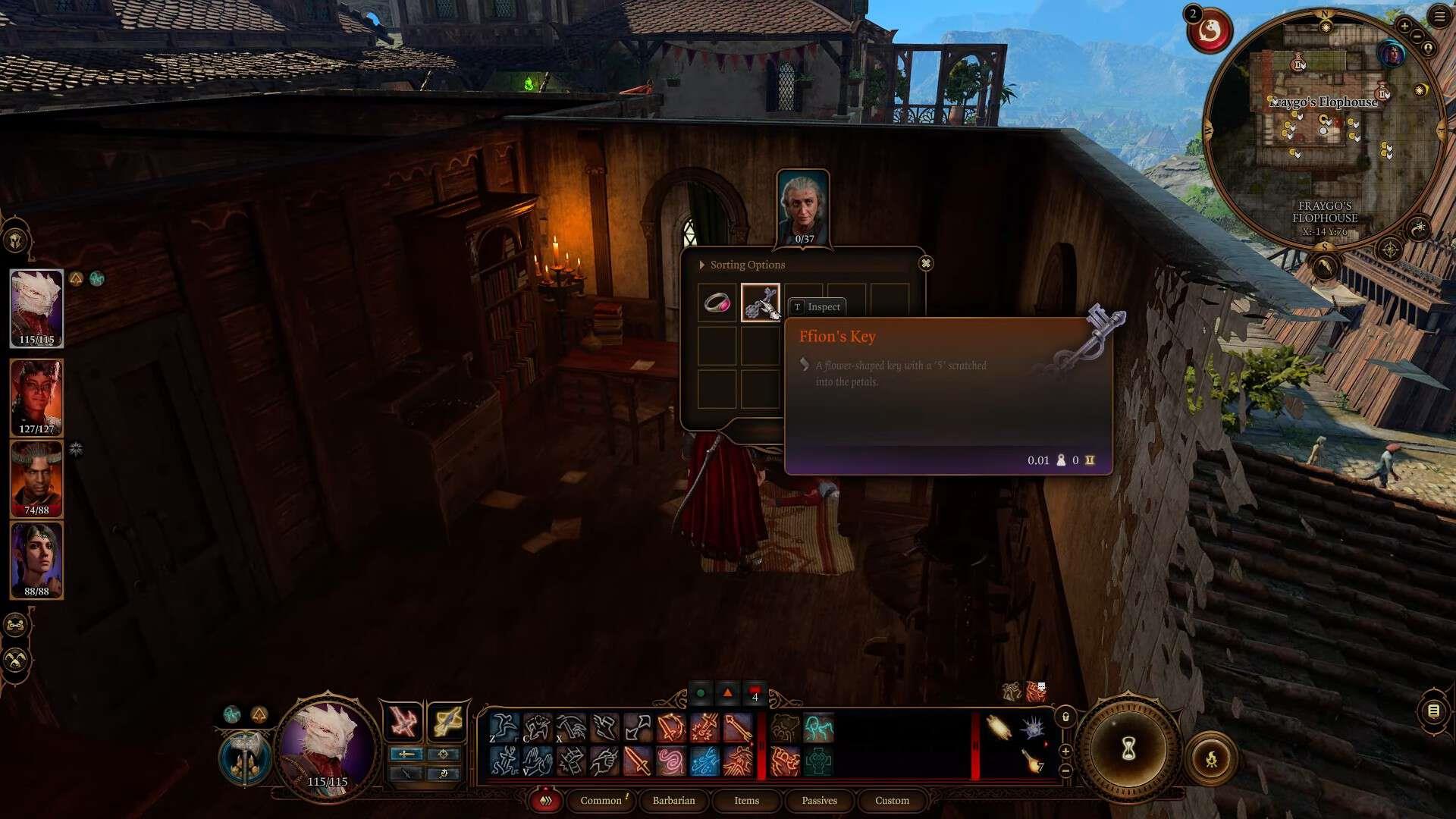Image resolution: width=1456 pixels, height=819 pixels.
Task: Toggle the hotbar lock icon
Action: point(1065,717)
